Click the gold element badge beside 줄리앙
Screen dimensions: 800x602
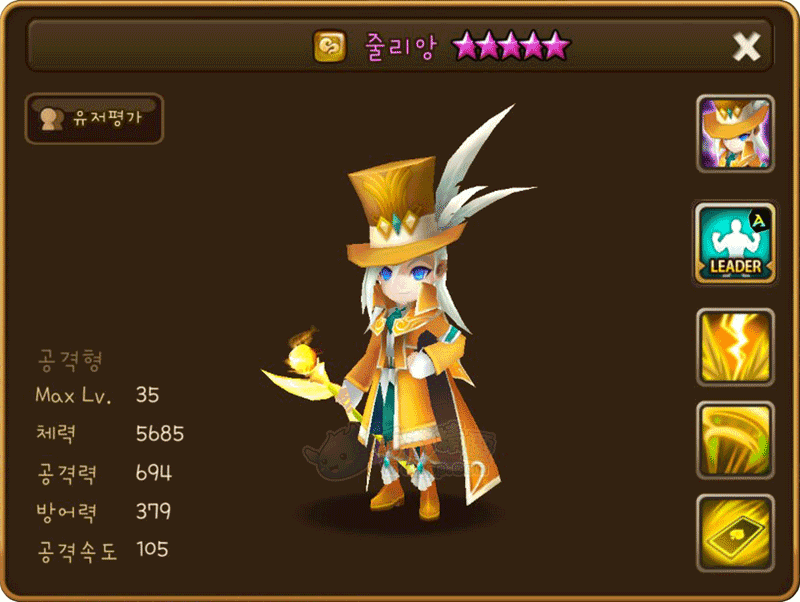(x=328, y=46)
